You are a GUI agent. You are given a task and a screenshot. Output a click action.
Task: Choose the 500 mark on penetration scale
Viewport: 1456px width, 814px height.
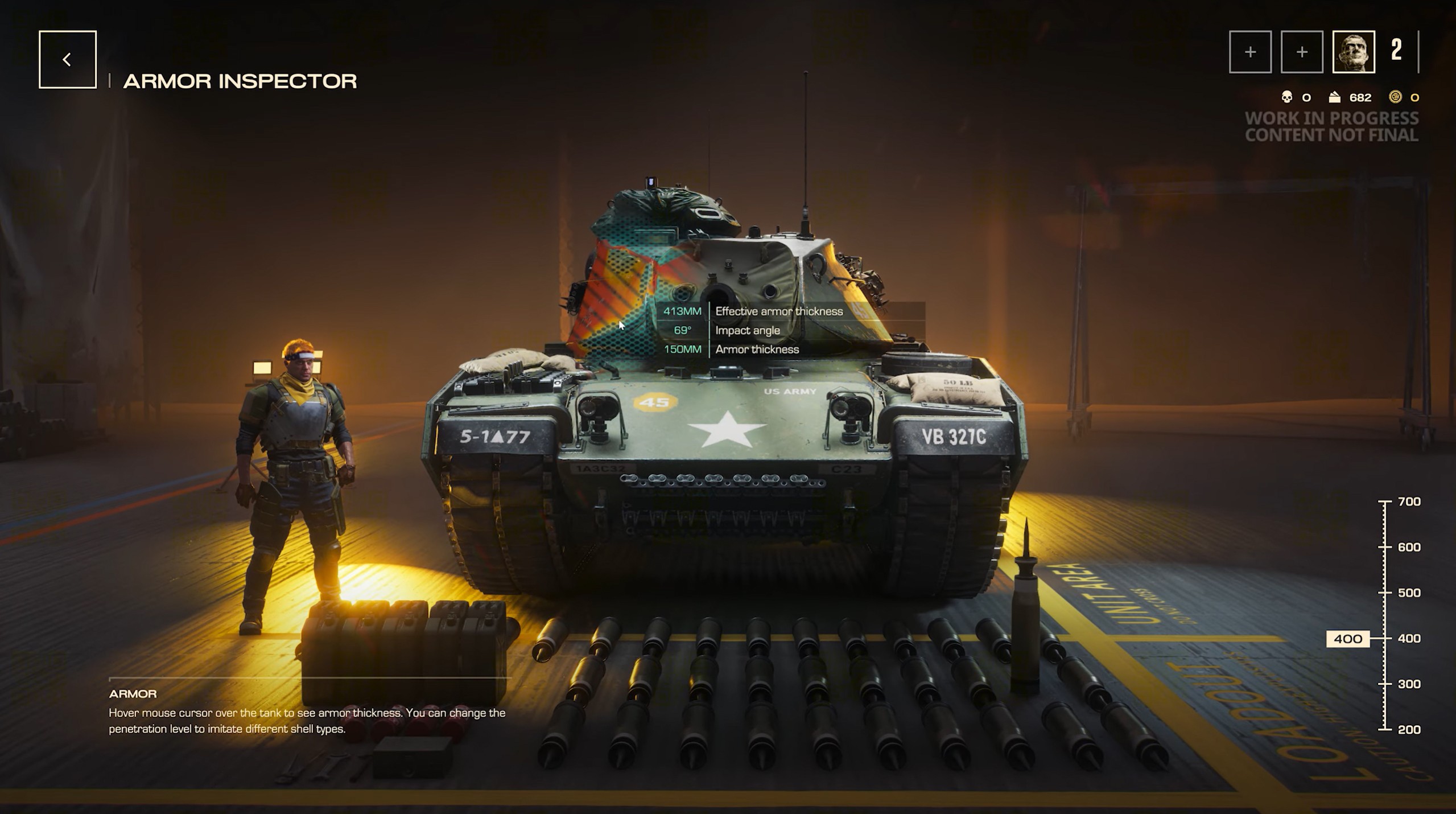(x=1385, y=593)
